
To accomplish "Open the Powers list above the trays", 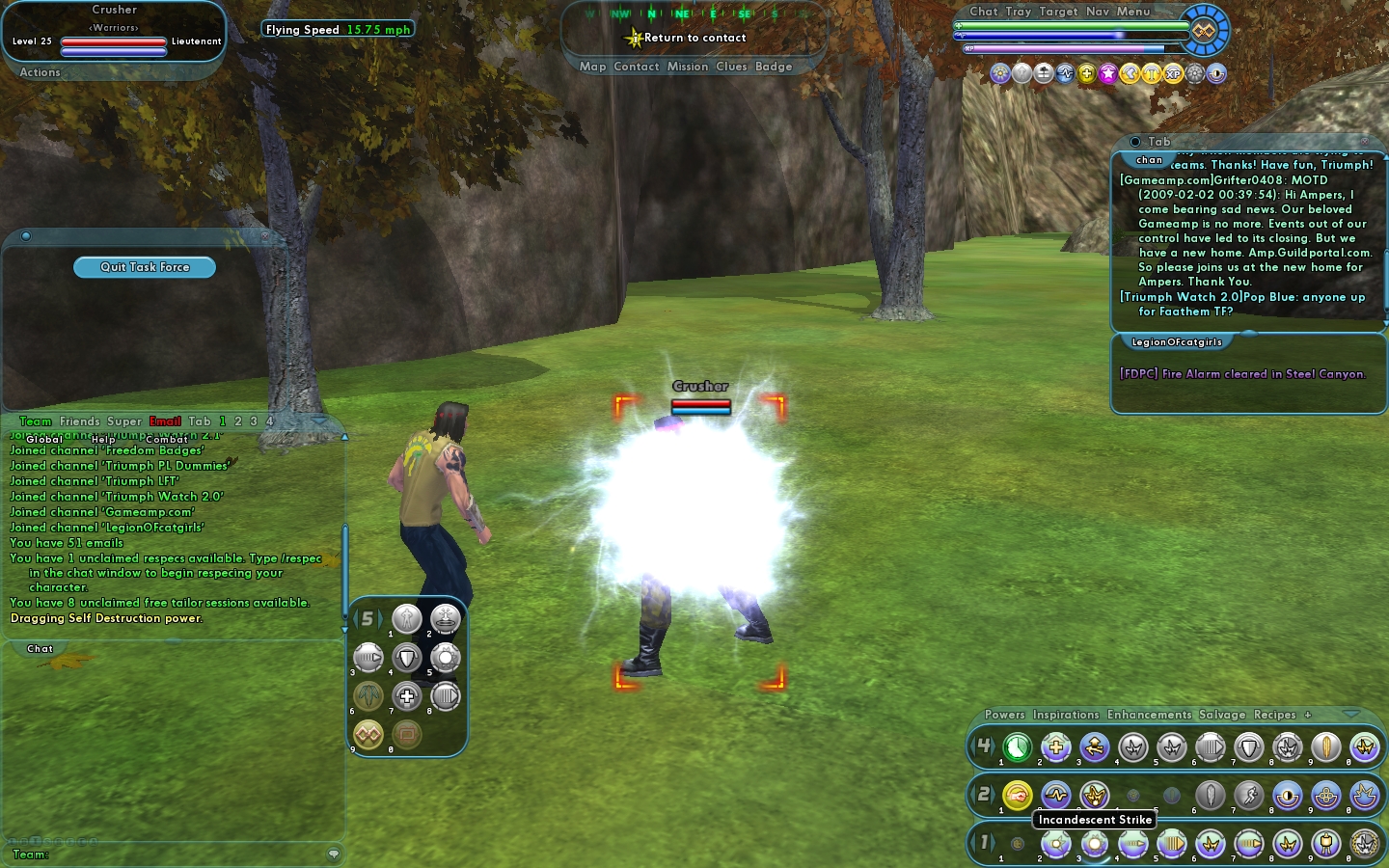I will [x=1004, y=715].
